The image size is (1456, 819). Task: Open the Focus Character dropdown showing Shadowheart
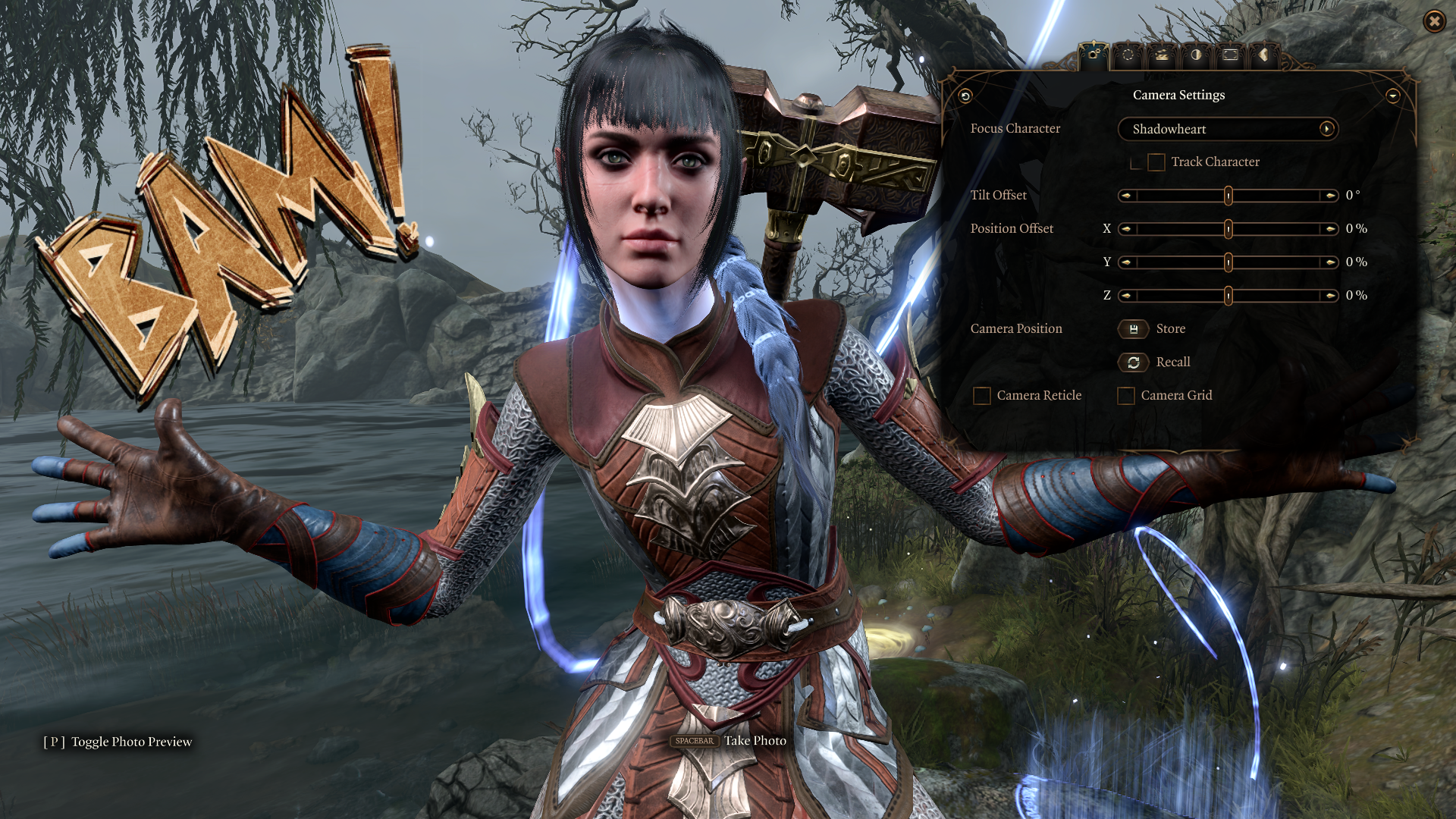[x=1228, y=129]
